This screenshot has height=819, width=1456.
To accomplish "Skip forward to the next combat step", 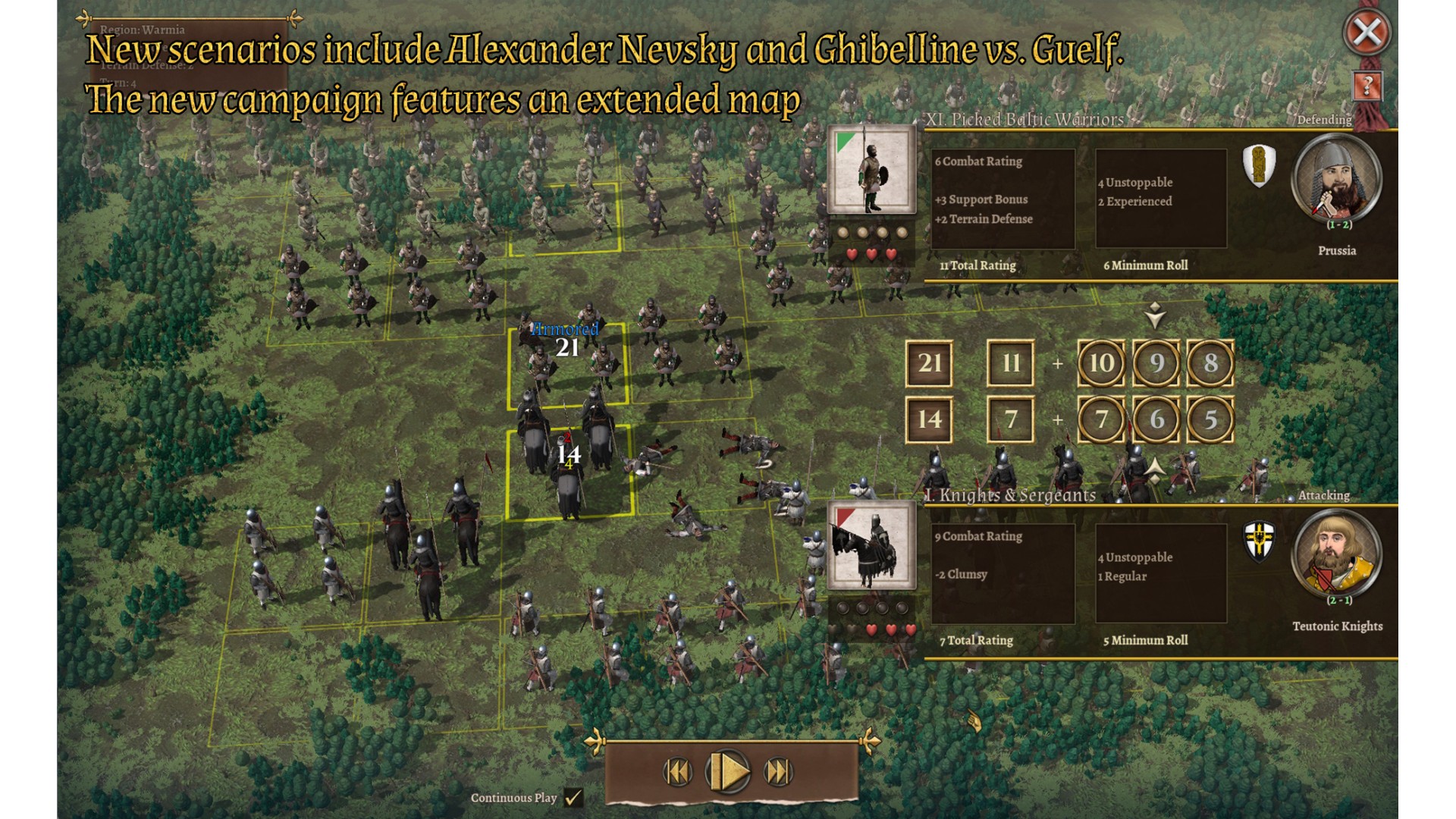I will click(778, 772).
